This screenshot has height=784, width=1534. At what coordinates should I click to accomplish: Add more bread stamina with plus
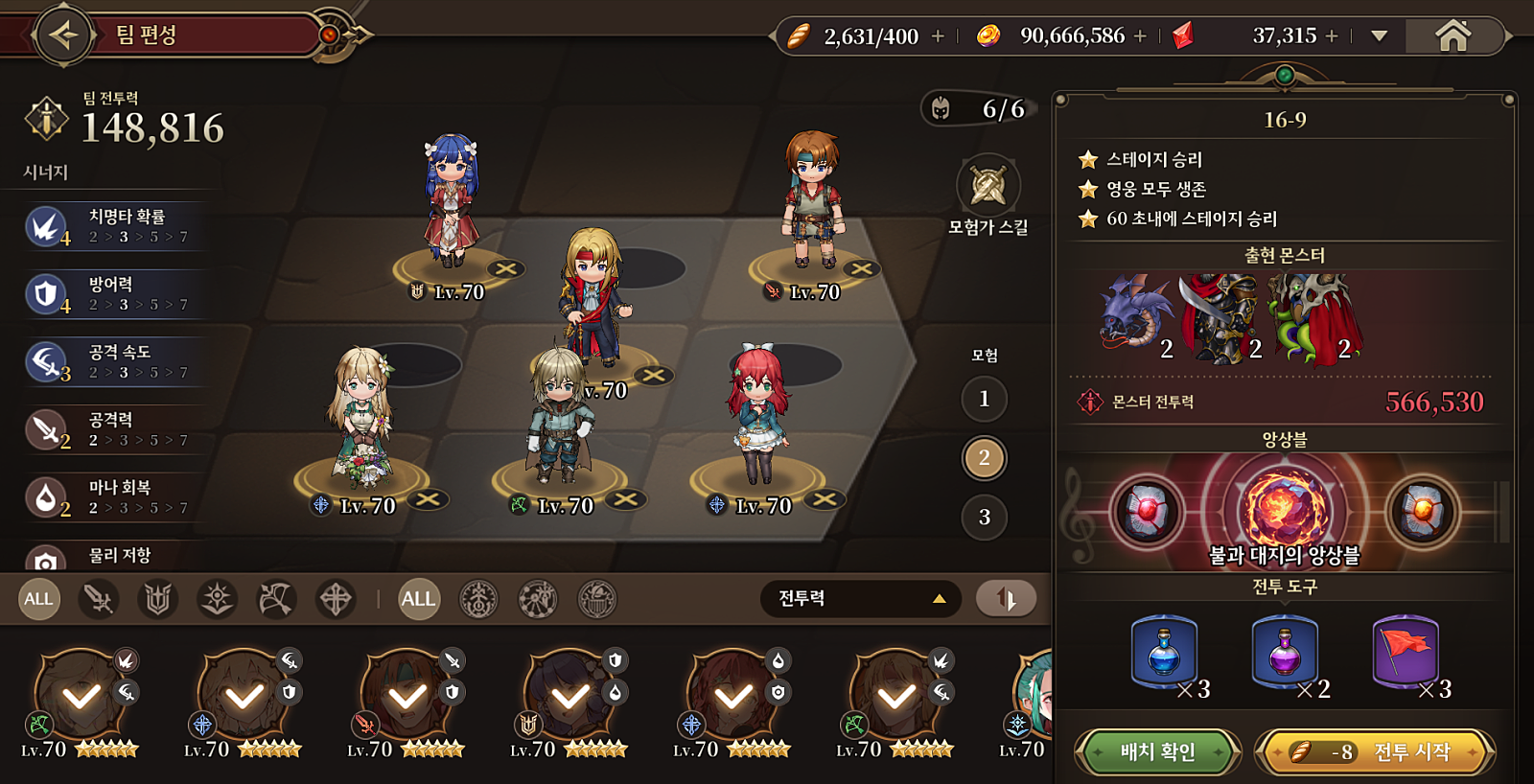click(x=938, y=36)
